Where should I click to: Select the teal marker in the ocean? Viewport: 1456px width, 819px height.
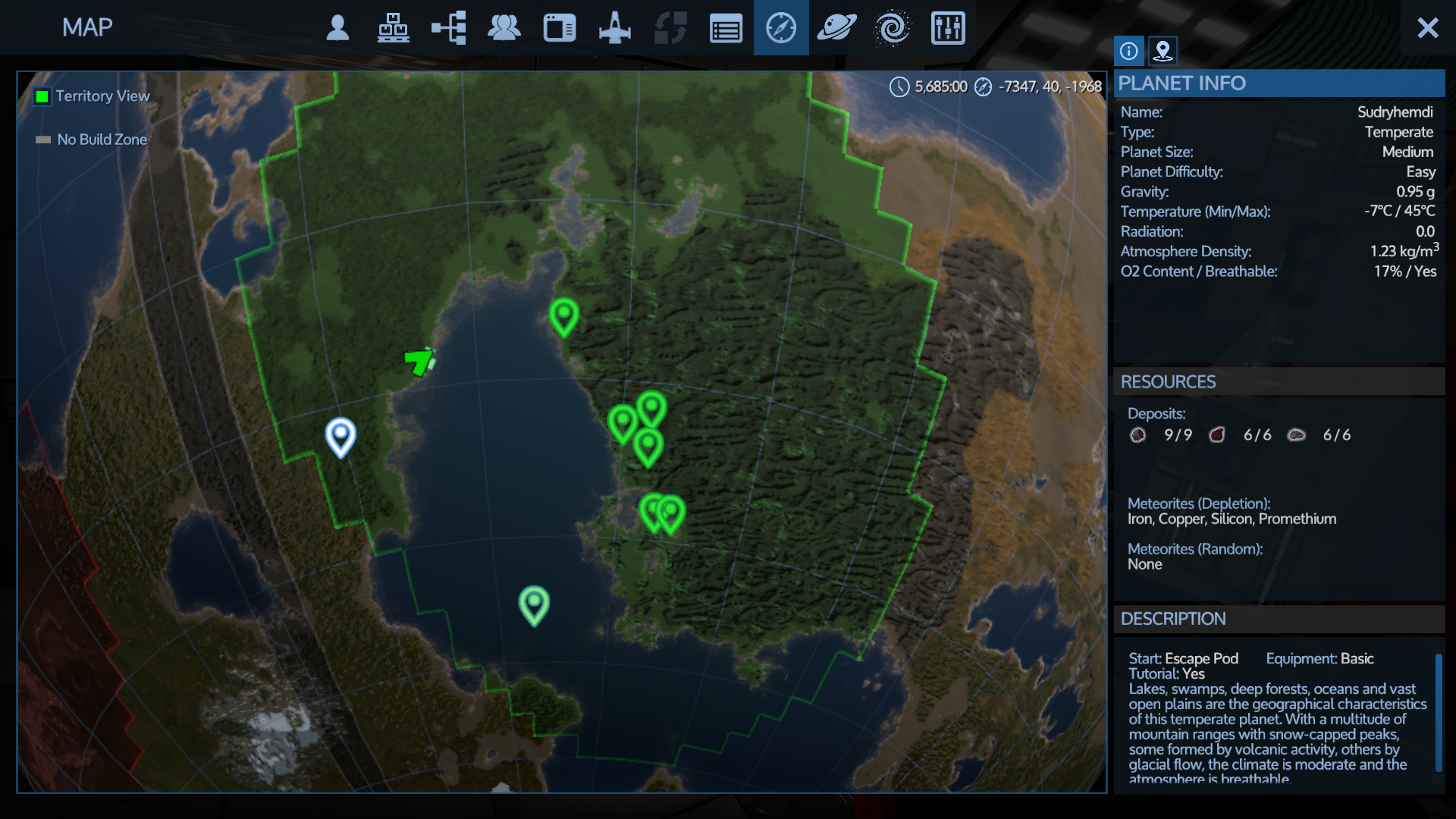point(534,604)
